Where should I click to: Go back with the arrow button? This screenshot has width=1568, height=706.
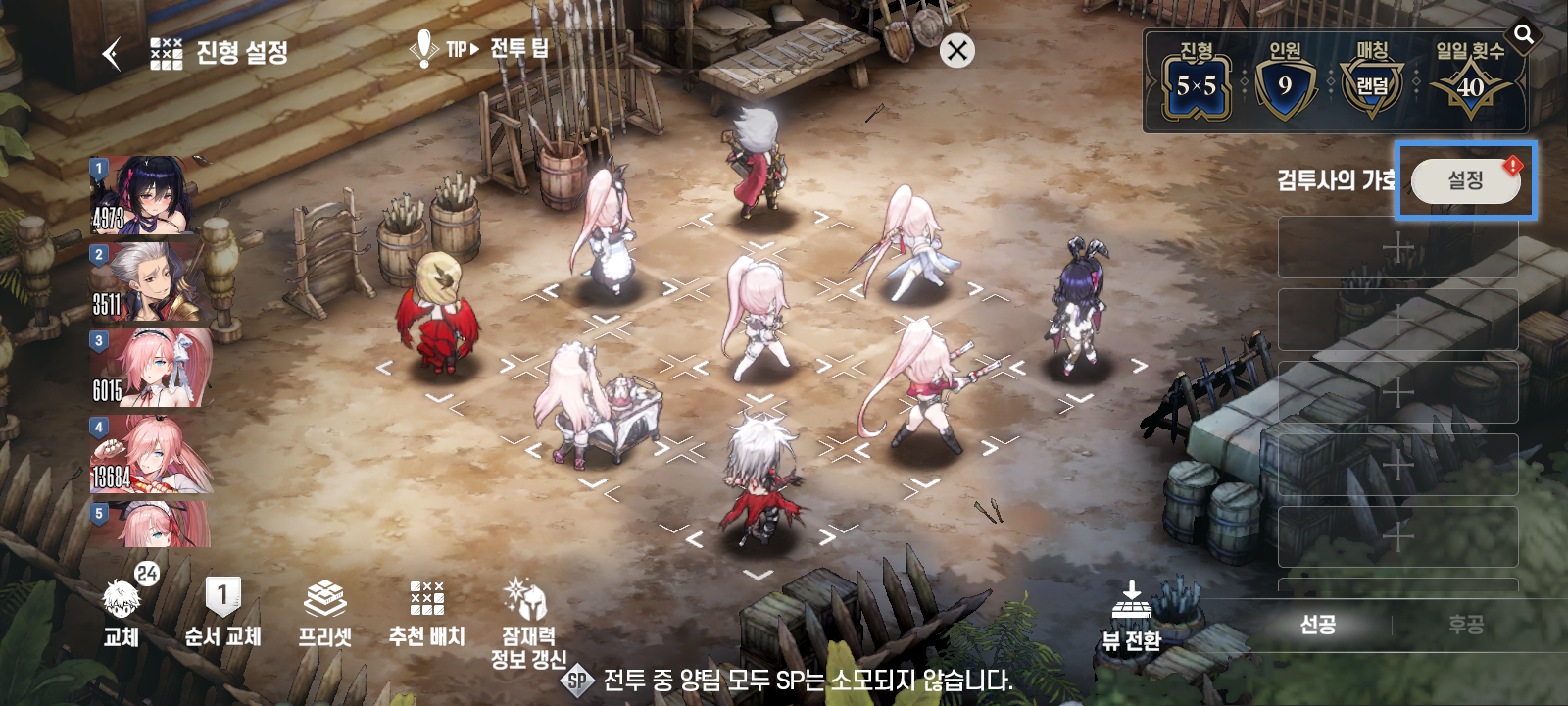click(113, 53)
